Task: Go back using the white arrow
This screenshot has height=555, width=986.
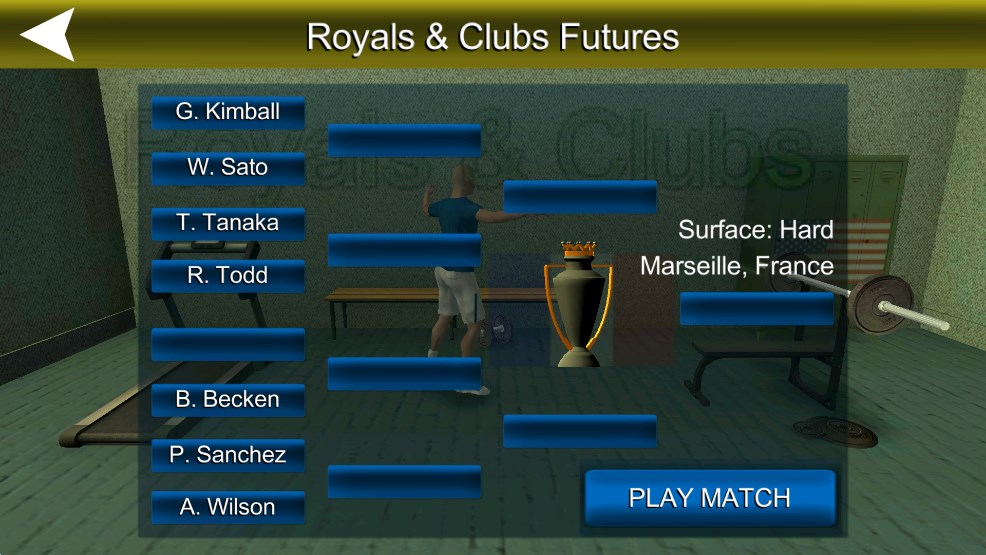Action: [x=47, y=35]
